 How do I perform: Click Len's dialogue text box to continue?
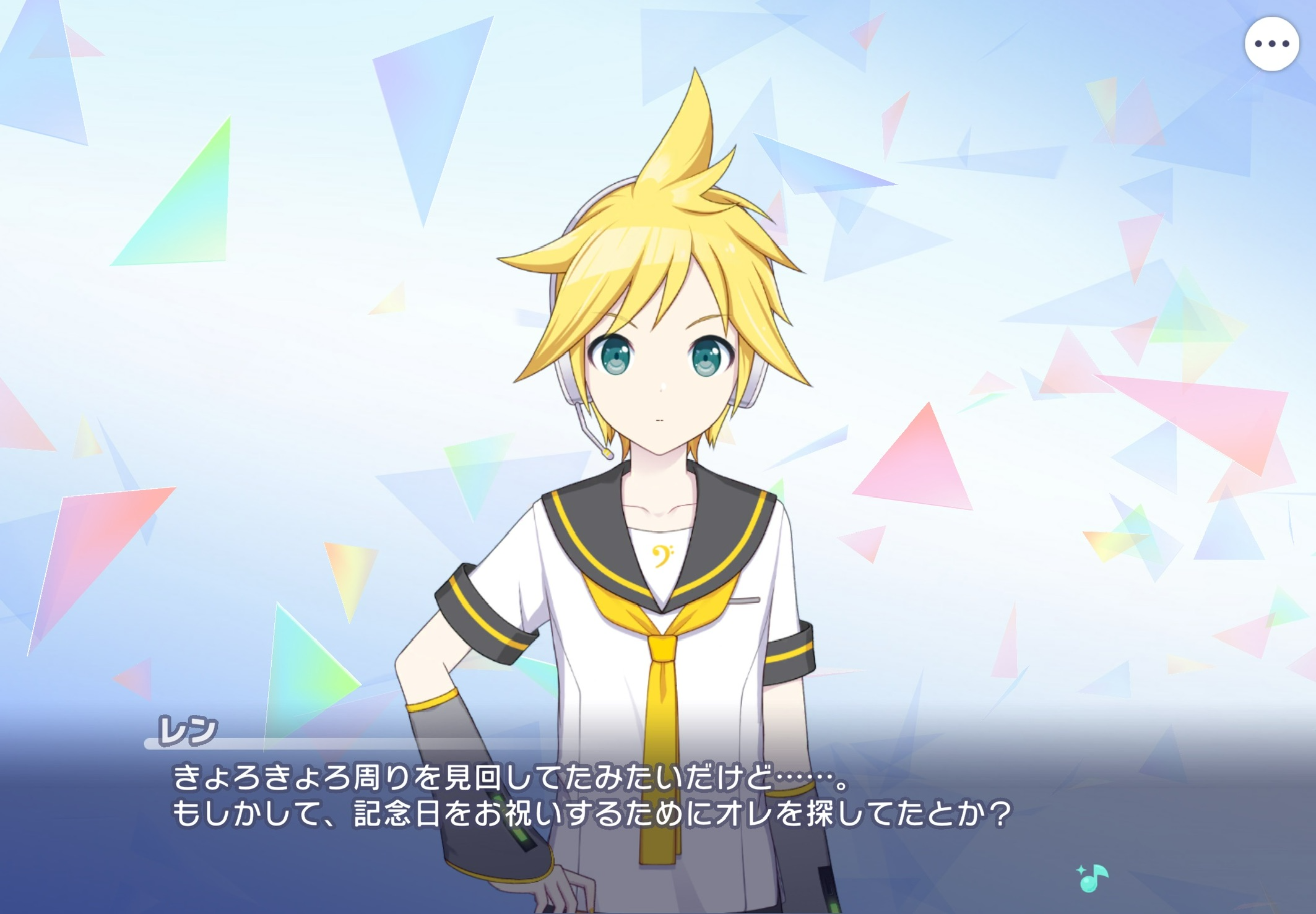(591, 796)
